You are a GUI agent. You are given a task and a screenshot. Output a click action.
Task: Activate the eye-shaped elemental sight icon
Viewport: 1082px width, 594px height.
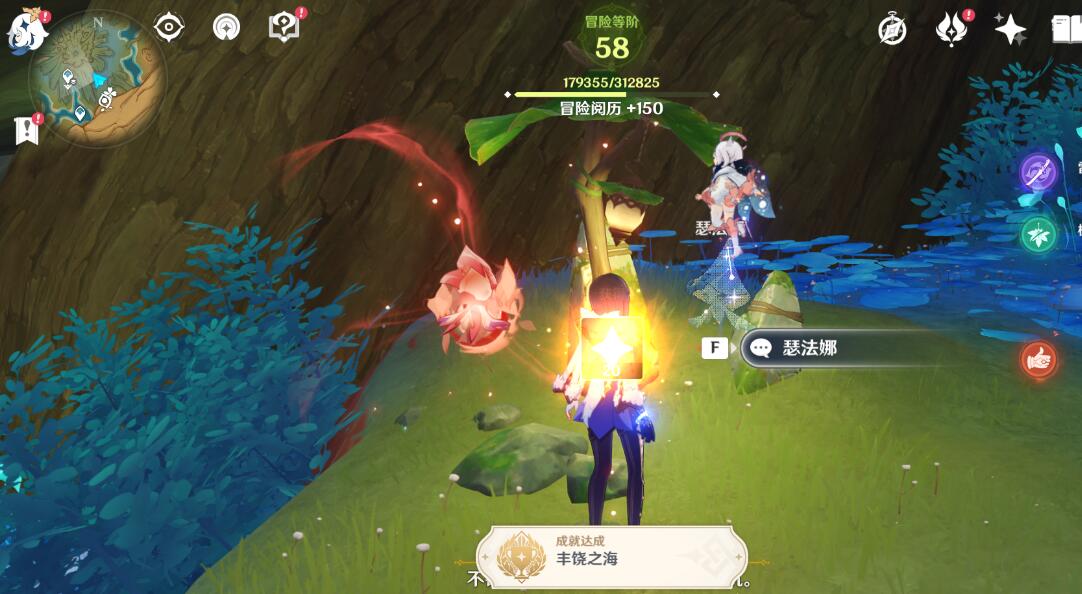point(168,26)
